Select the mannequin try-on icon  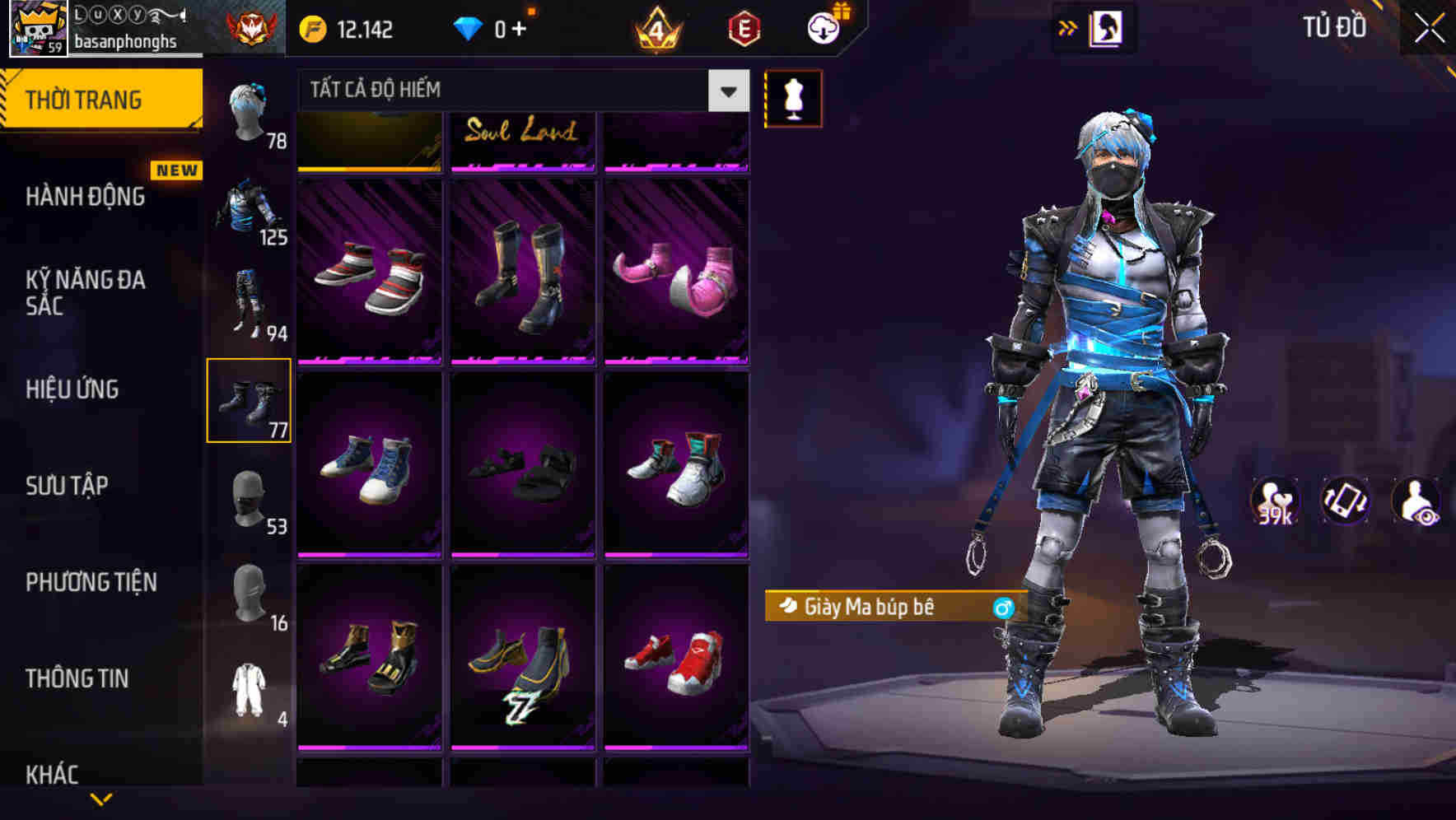pyautogui.click(x=793, y=97)
